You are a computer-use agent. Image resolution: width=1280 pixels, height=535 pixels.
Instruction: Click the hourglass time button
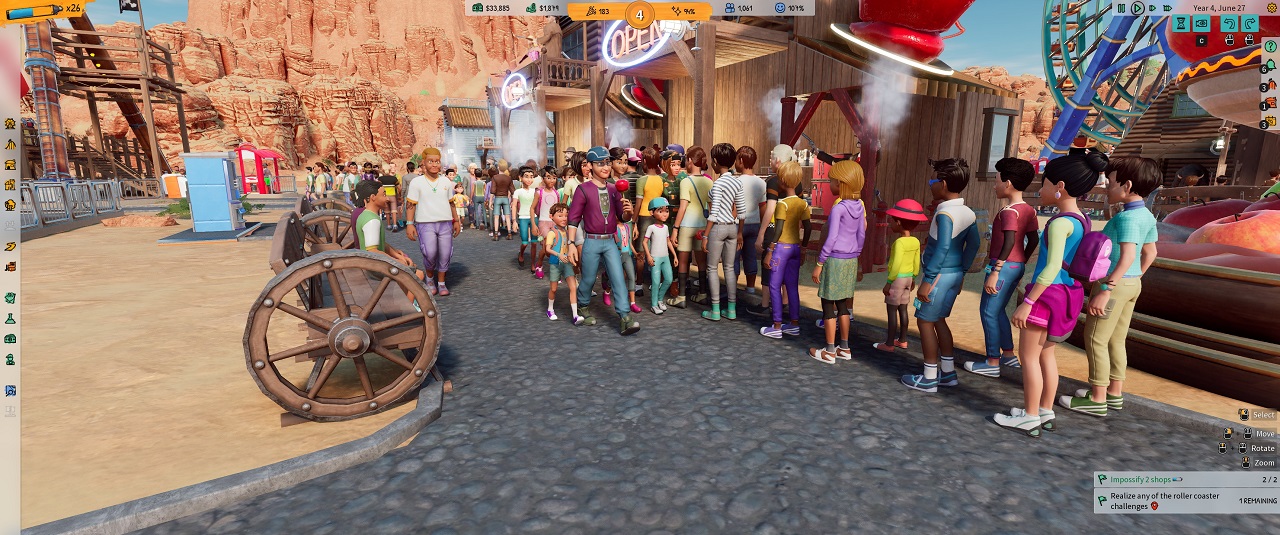[1180, 23]
